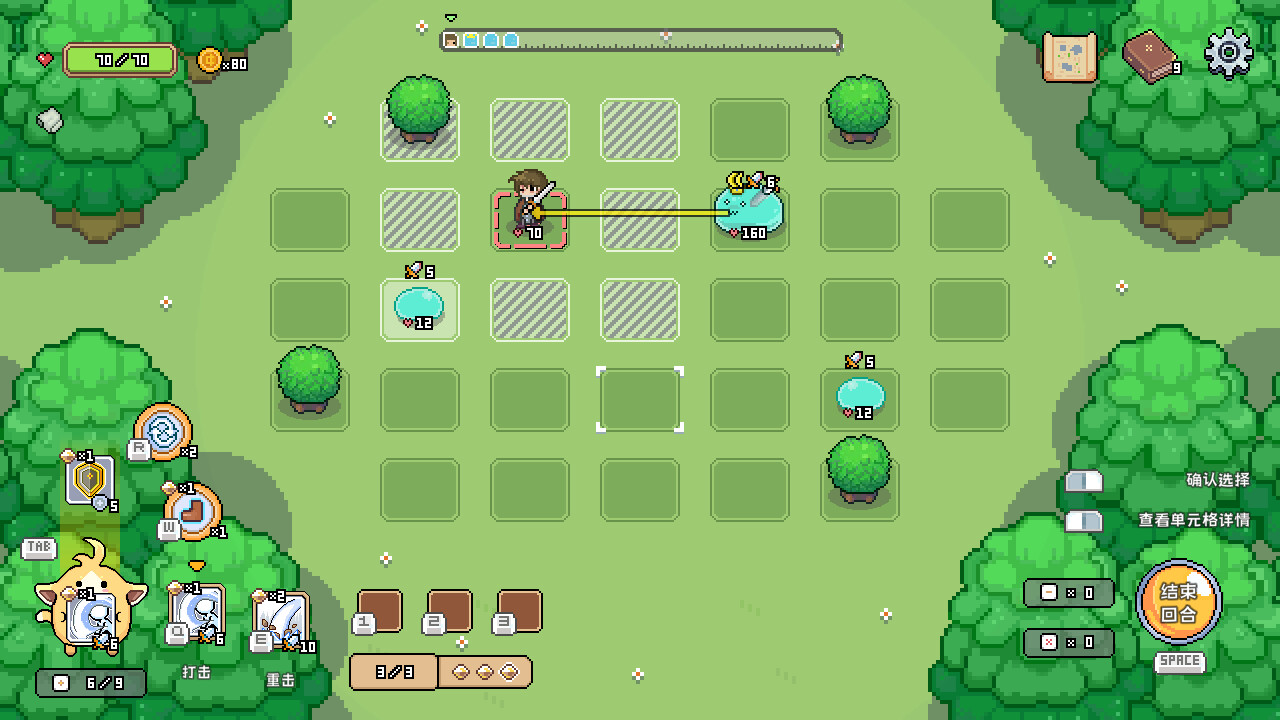Open item slot 3 at the bottom

coord(518,611)
